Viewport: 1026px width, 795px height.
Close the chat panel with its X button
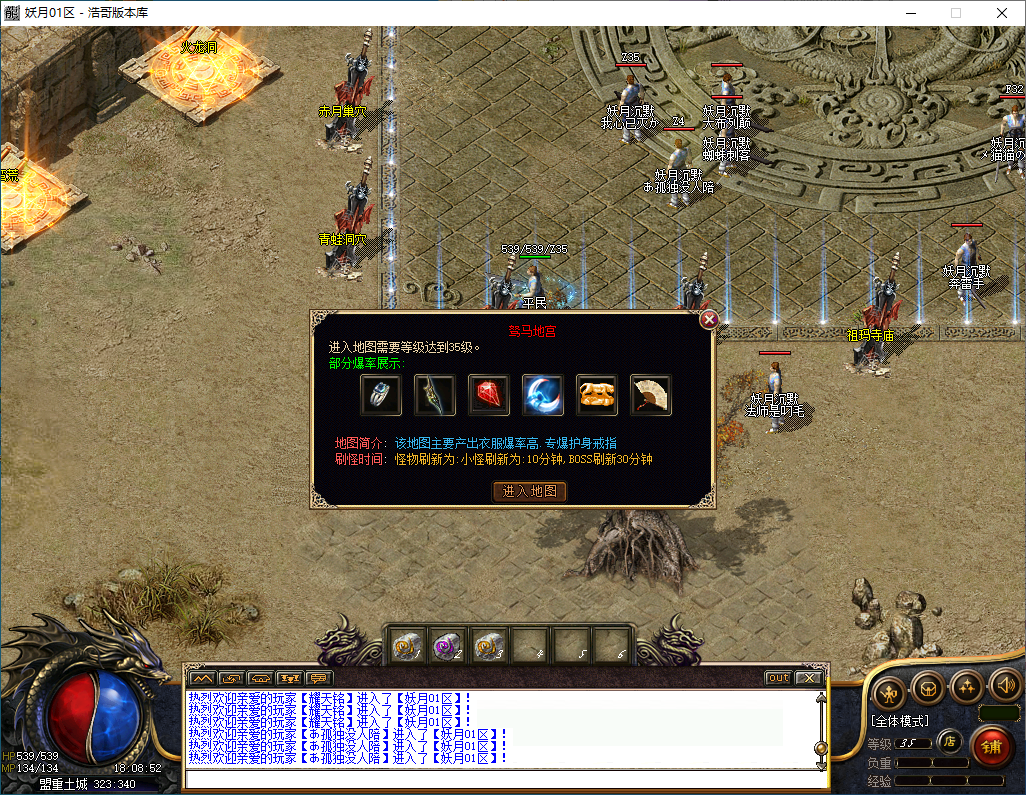pos(809,678)
